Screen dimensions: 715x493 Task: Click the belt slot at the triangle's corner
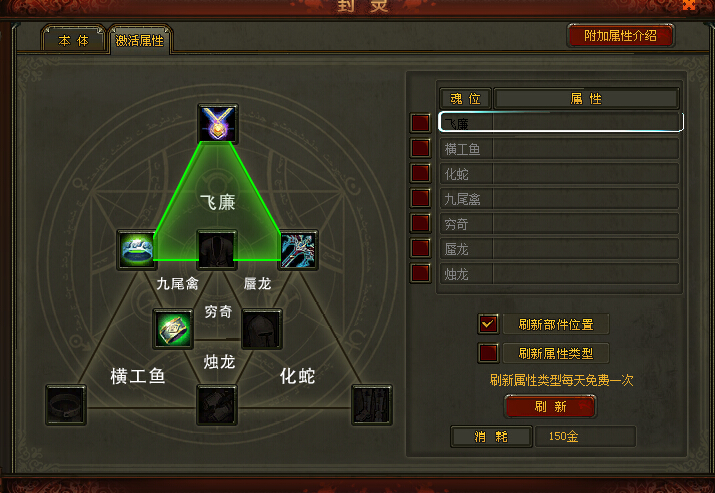[66, 404]
